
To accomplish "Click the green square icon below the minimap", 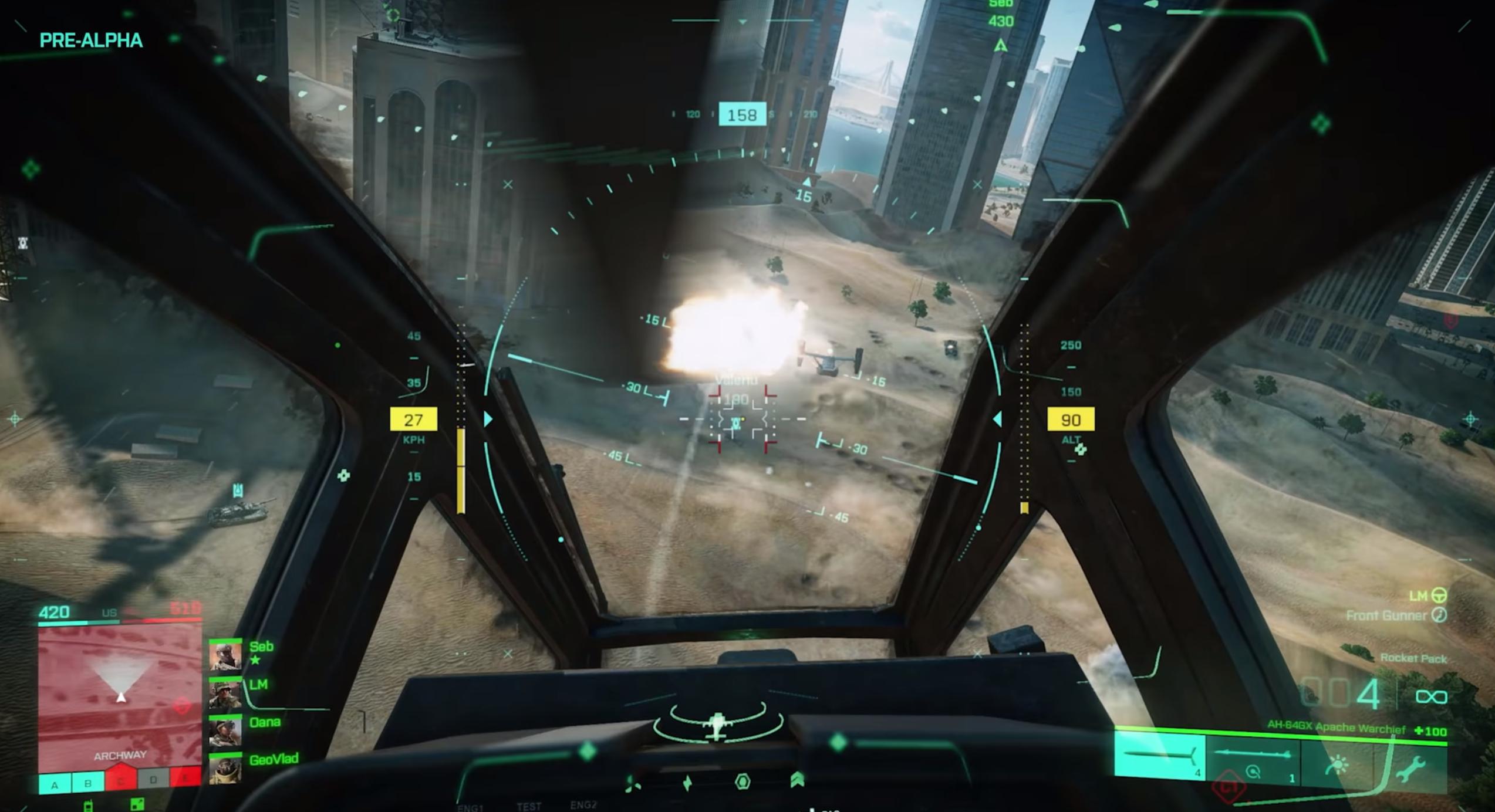I will (137, 804).
